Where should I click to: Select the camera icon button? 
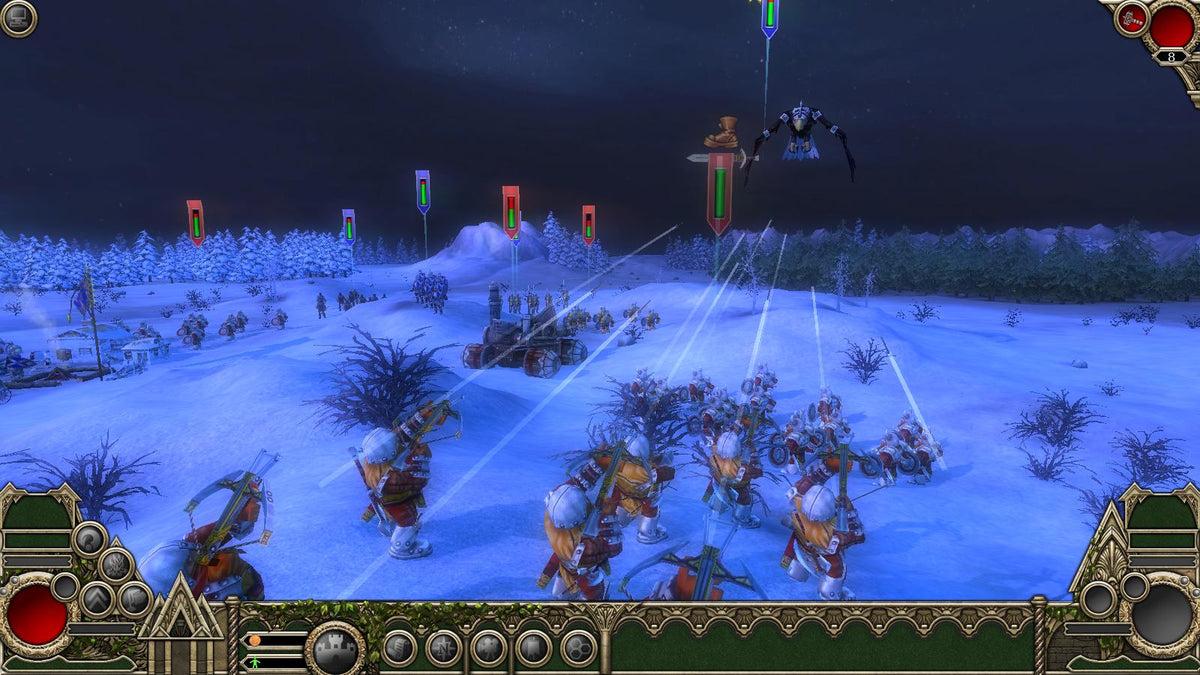(x=488, y=648)
